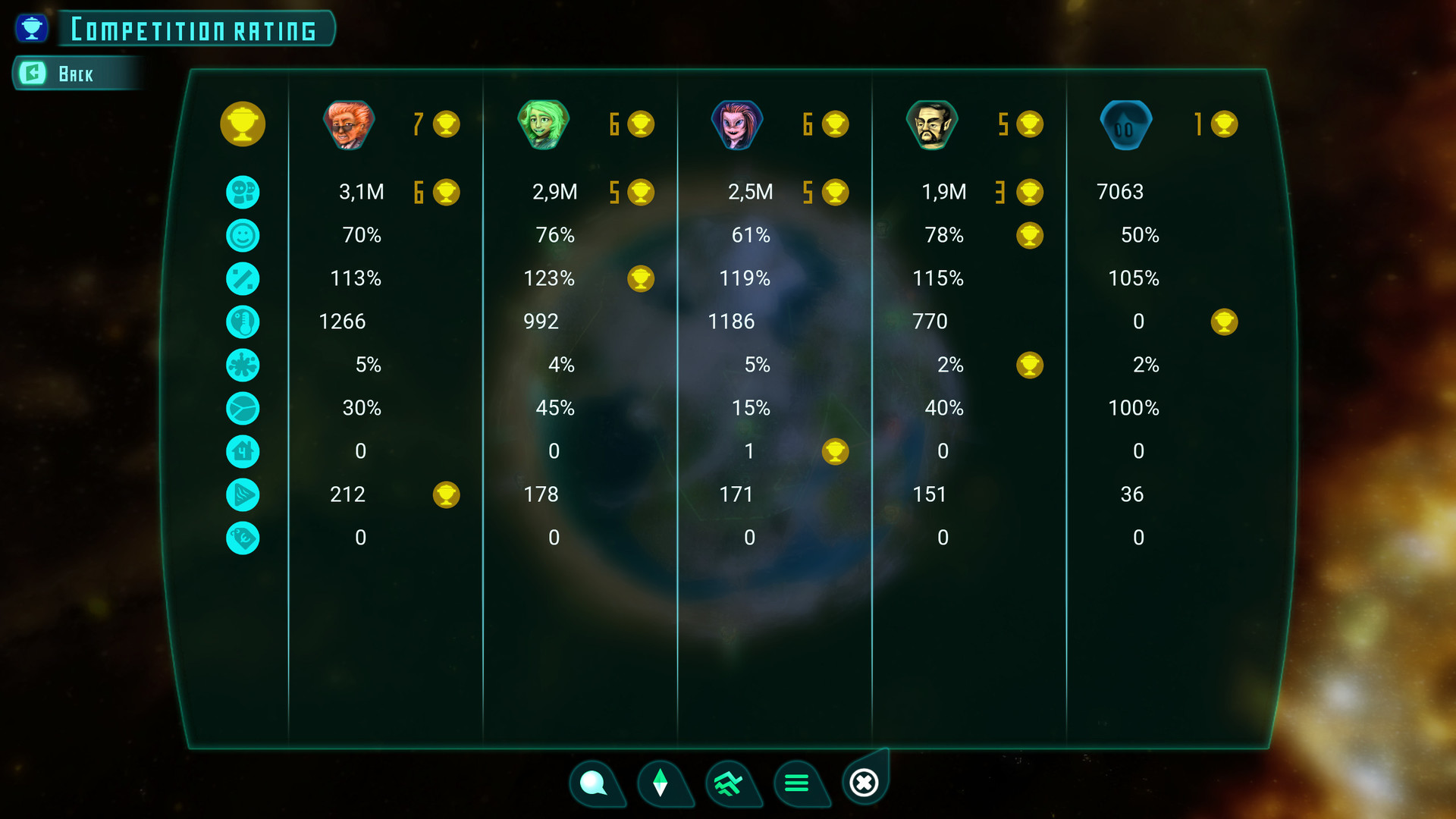Click the gold trophy category icon
The height and width of the screenshot is (819, 1456).
click(x=243, y=124)
